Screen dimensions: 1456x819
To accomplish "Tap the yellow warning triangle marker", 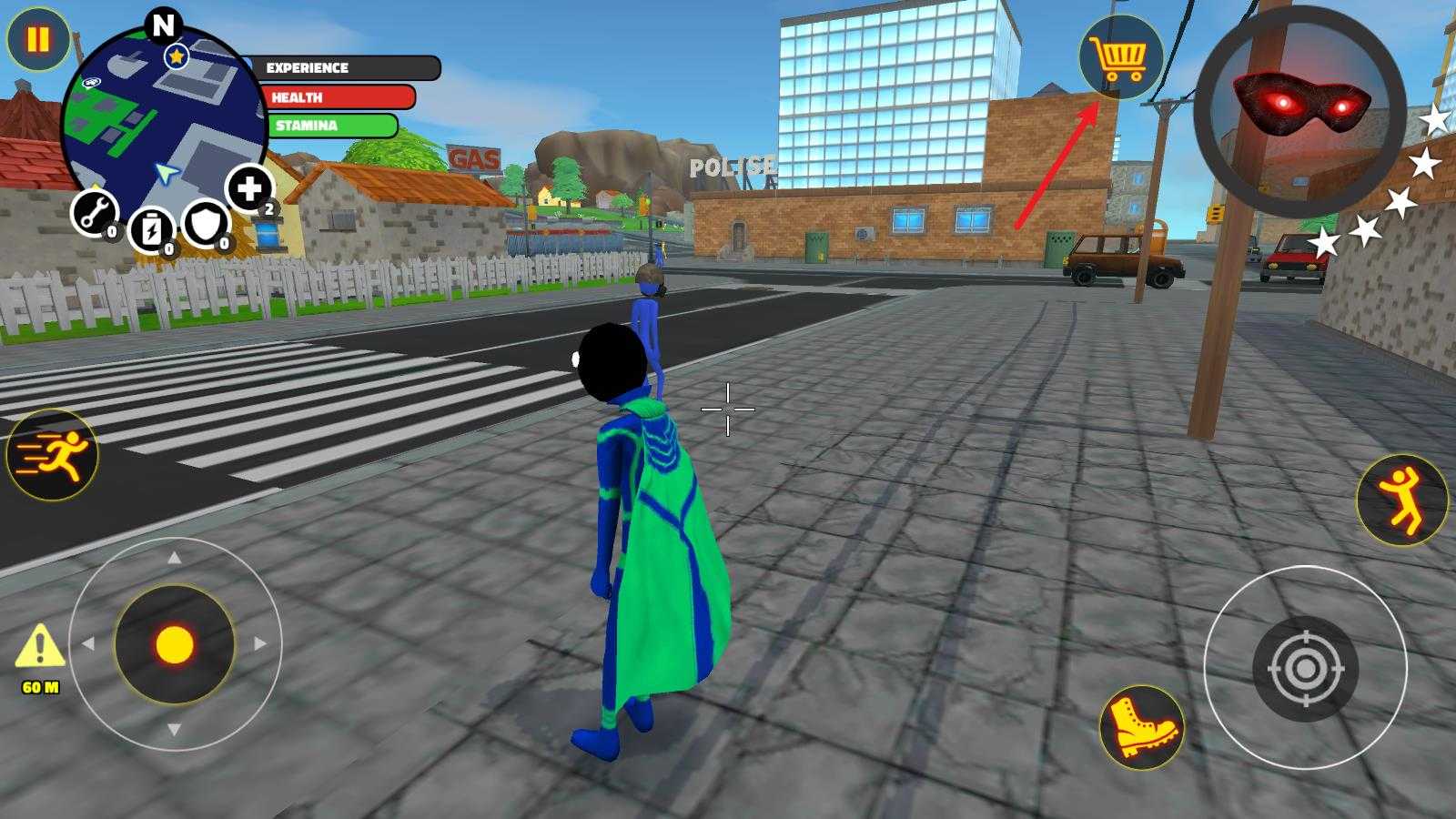I will coord(39,647).
